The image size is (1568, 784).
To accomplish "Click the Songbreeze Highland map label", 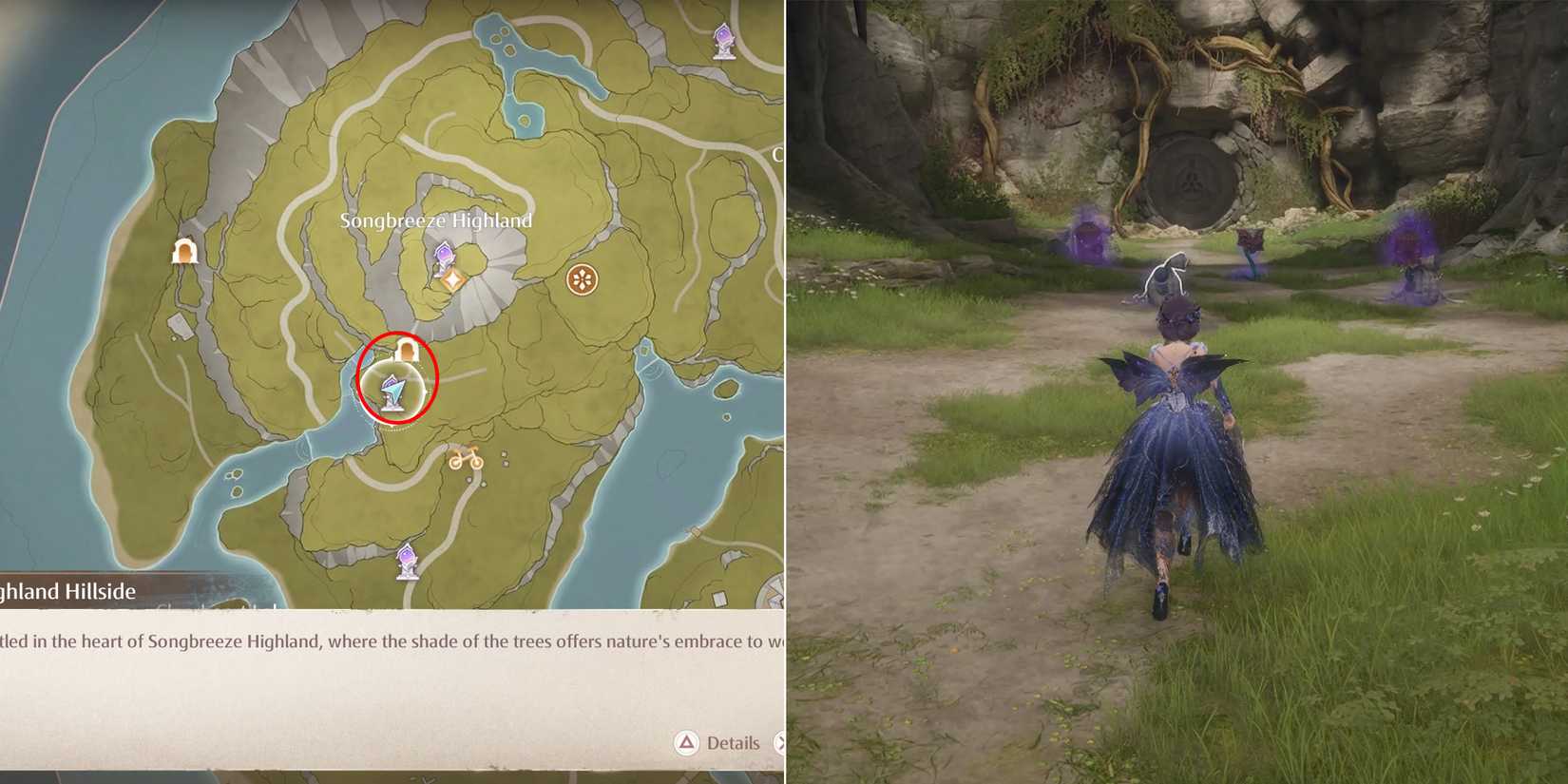I will (437, 220).
